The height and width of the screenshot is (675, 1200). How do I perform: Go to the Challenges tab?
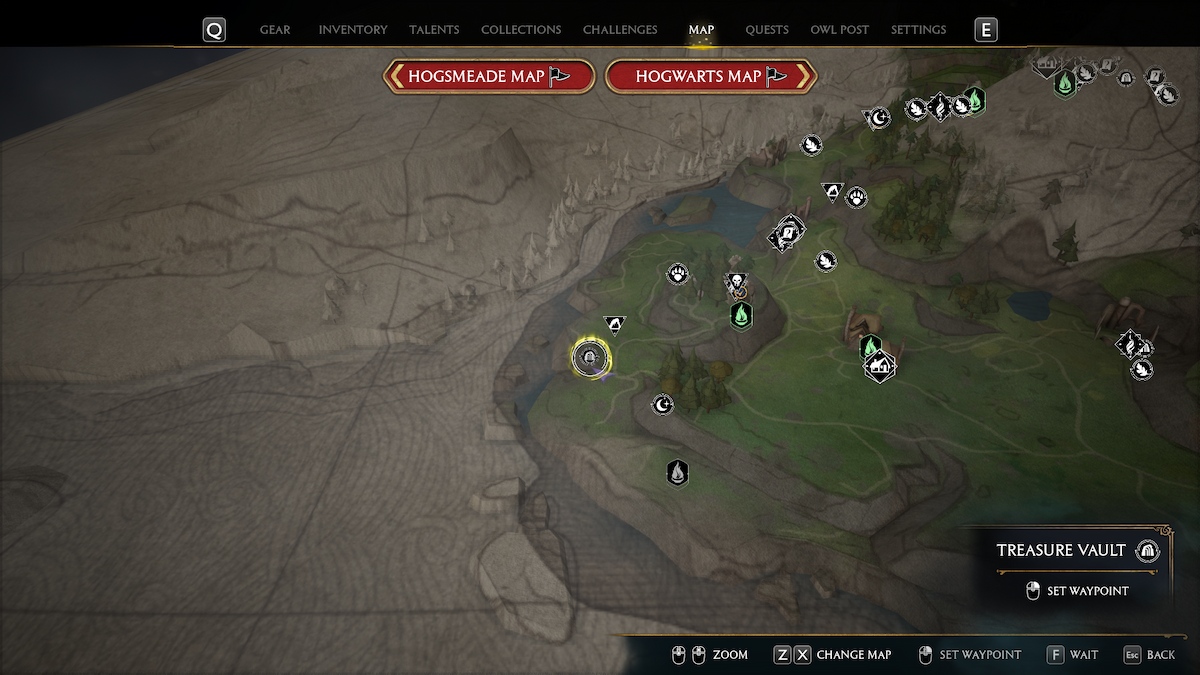[x=620, y=30]
